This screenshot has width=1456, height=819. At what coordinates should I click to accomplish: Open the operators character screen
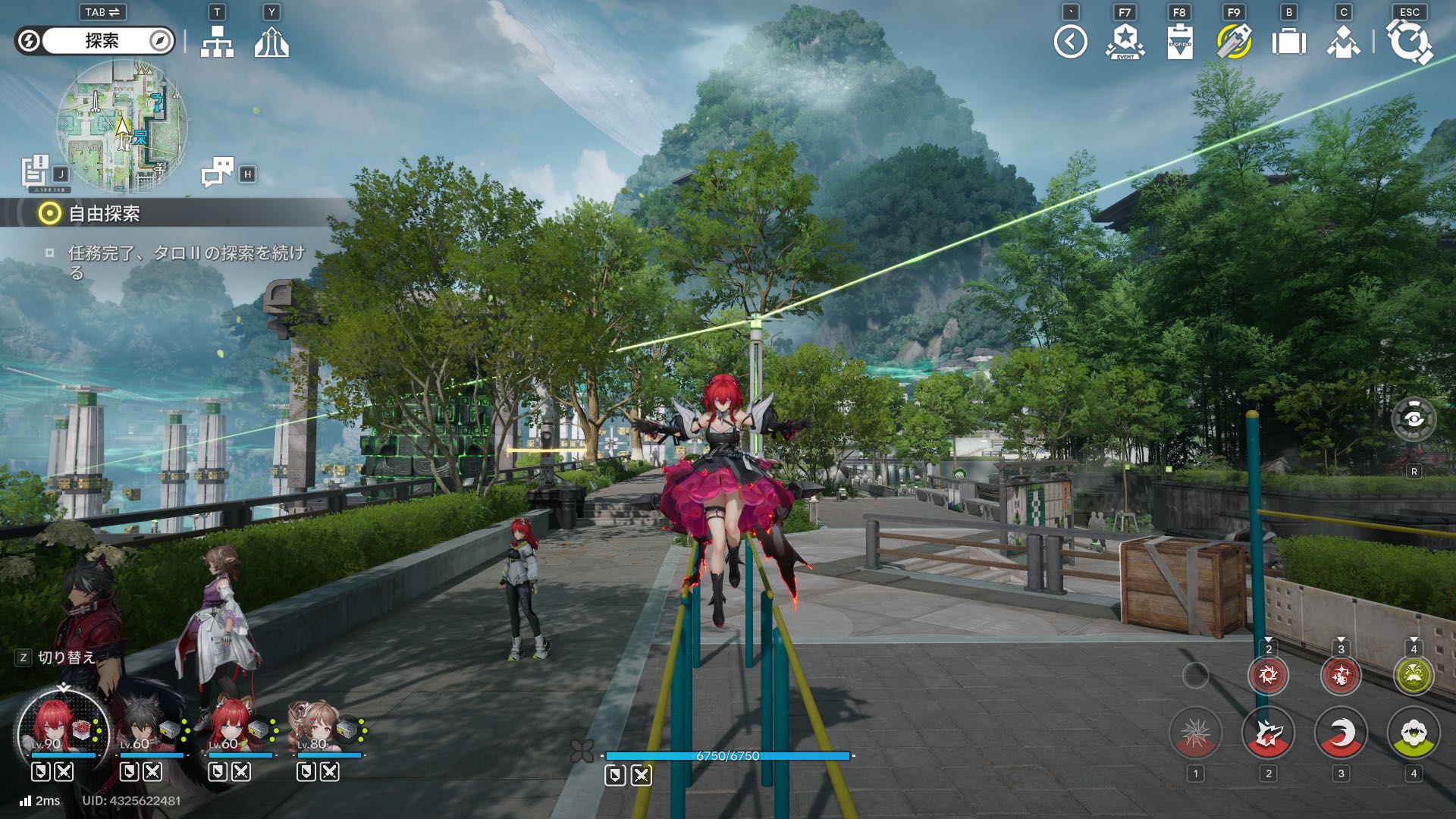(1343, 42)
